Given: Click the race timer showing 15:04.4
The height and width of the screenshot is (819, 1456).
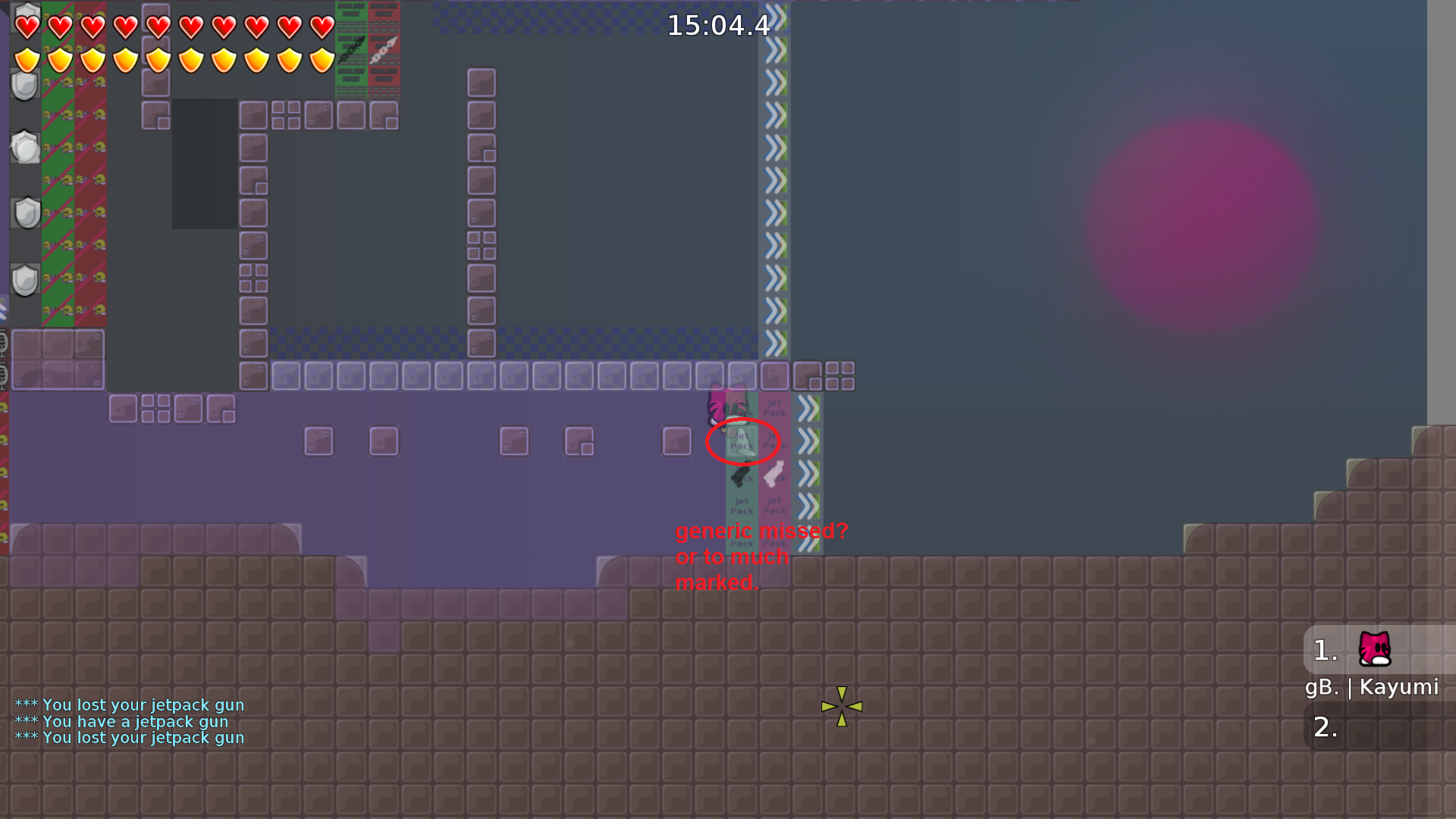Looking at the screenshot, I should [717, 25].
